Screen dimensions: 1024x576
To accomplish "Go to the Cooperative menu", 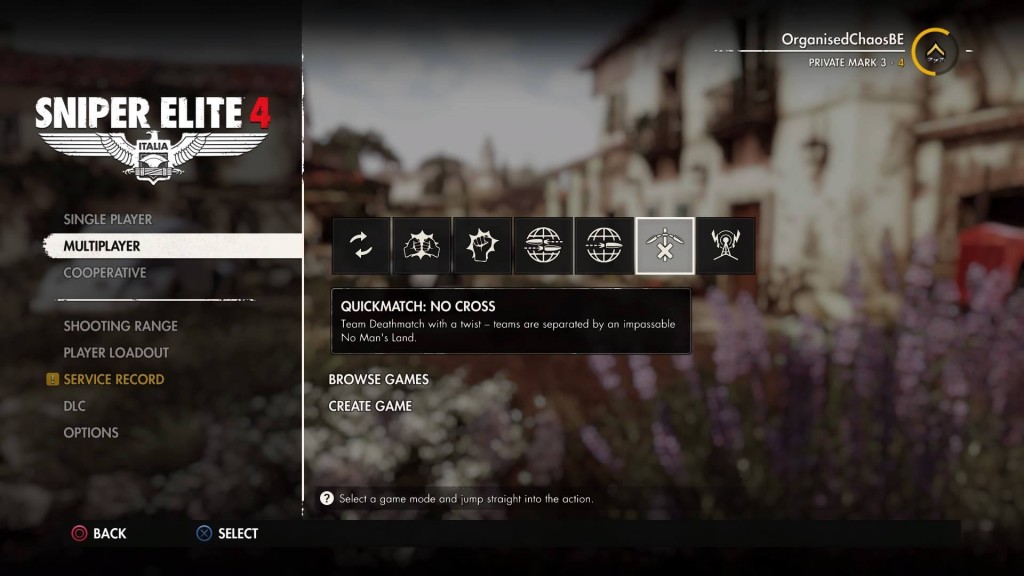I will click(x=105, y=273).
